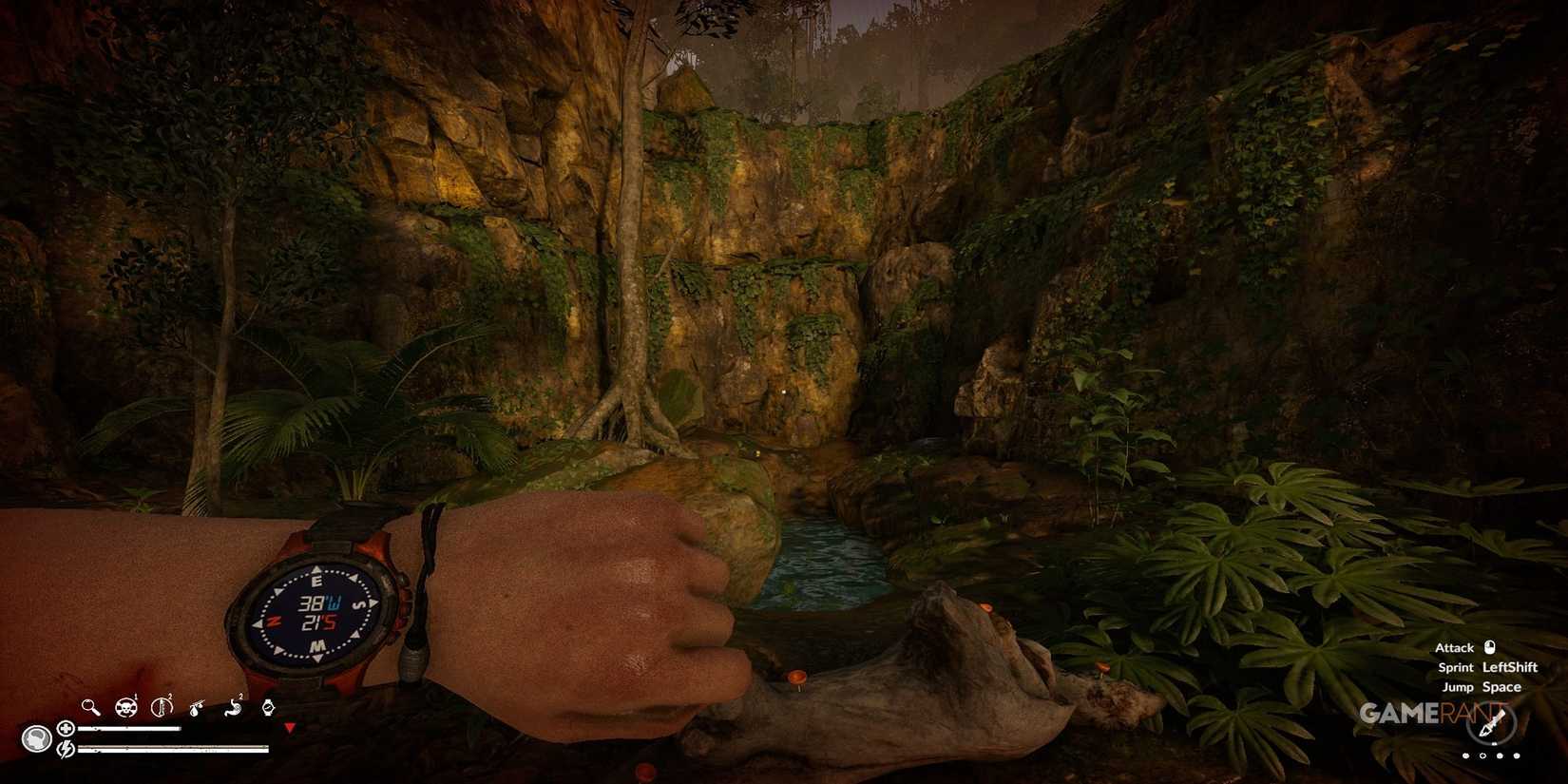The image size is (1568, 784).
Task: Toggle the red triangle alert marker
Action: click(x=289, y=728)
